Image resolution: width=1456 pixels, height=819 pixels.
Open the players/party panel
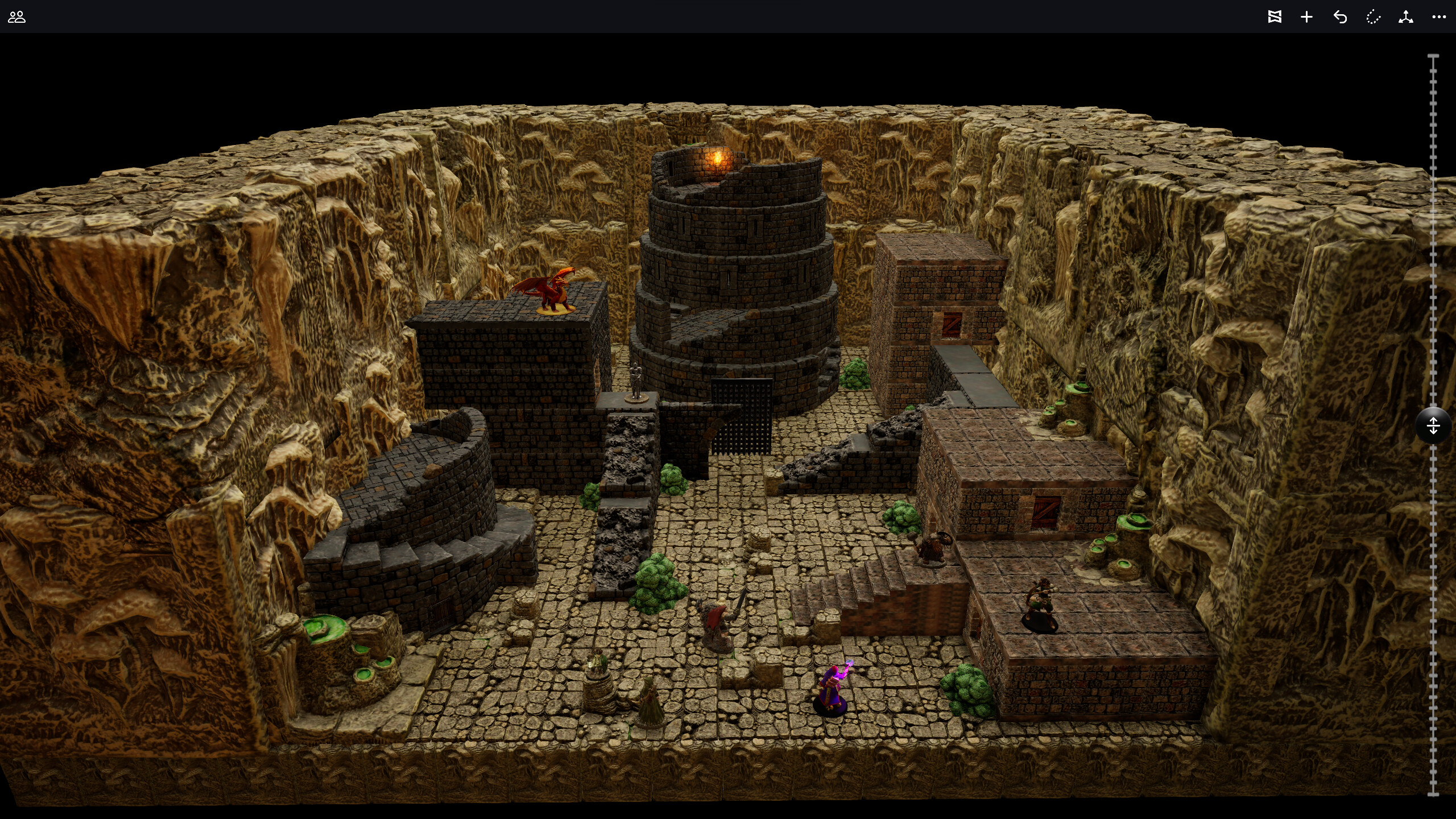coord(17,17)
